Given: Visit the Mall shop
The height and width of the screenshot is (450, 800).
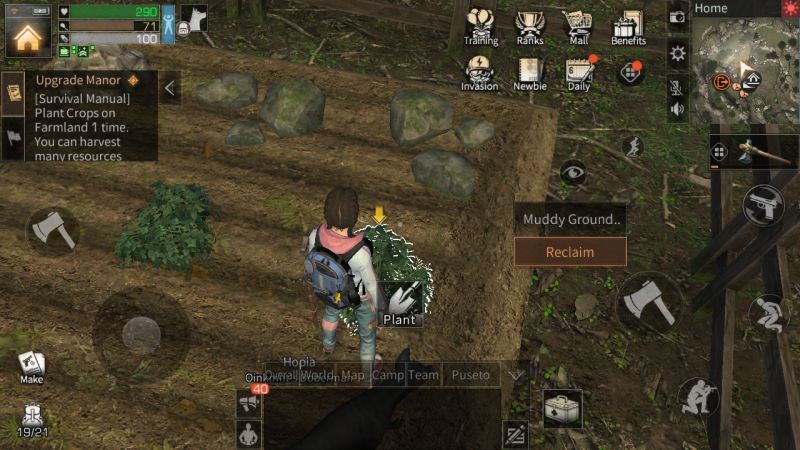Looking at the screenshot, I should [577, 26].
